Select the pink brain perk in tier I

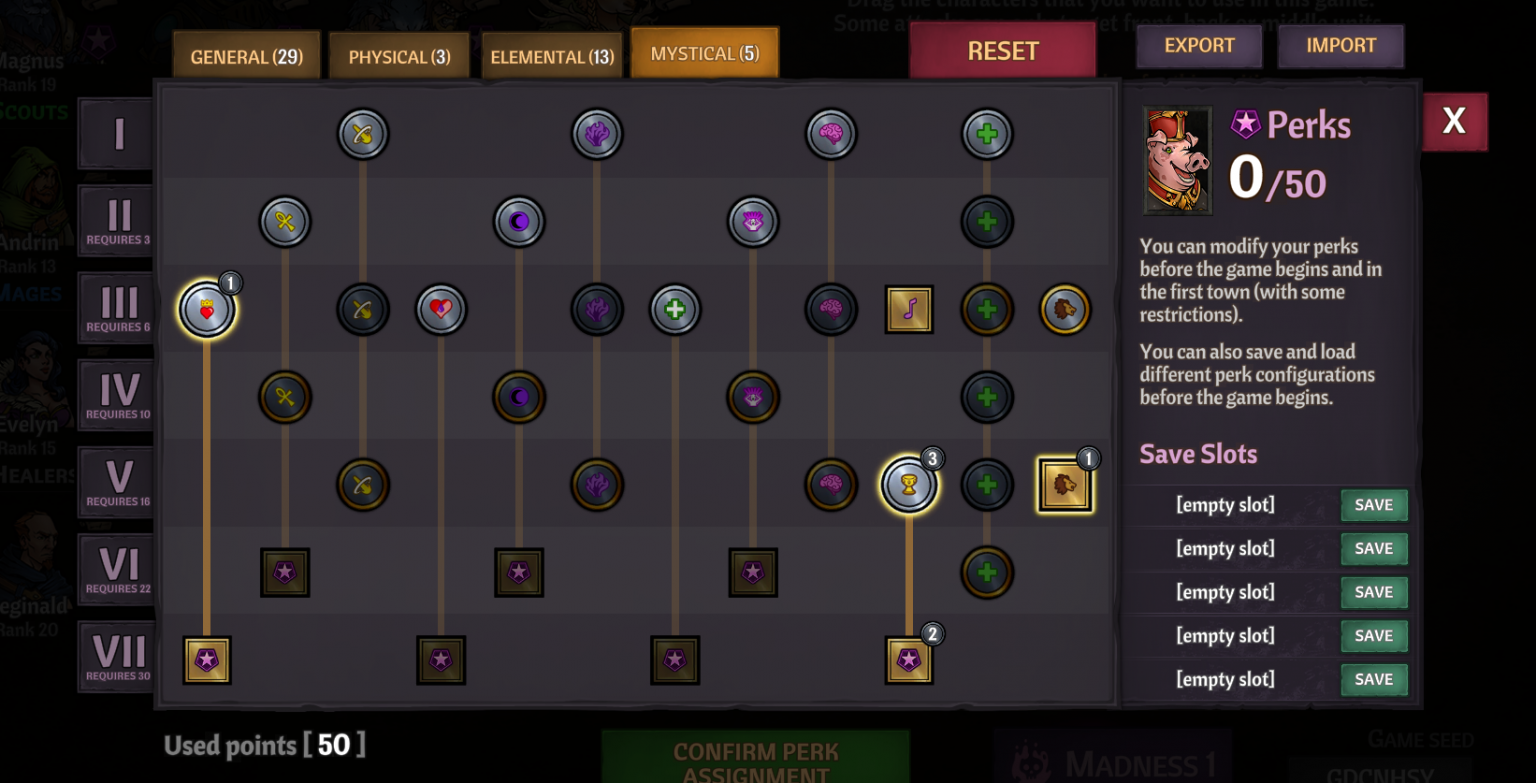pyautogui.click(x=830, y=133)
